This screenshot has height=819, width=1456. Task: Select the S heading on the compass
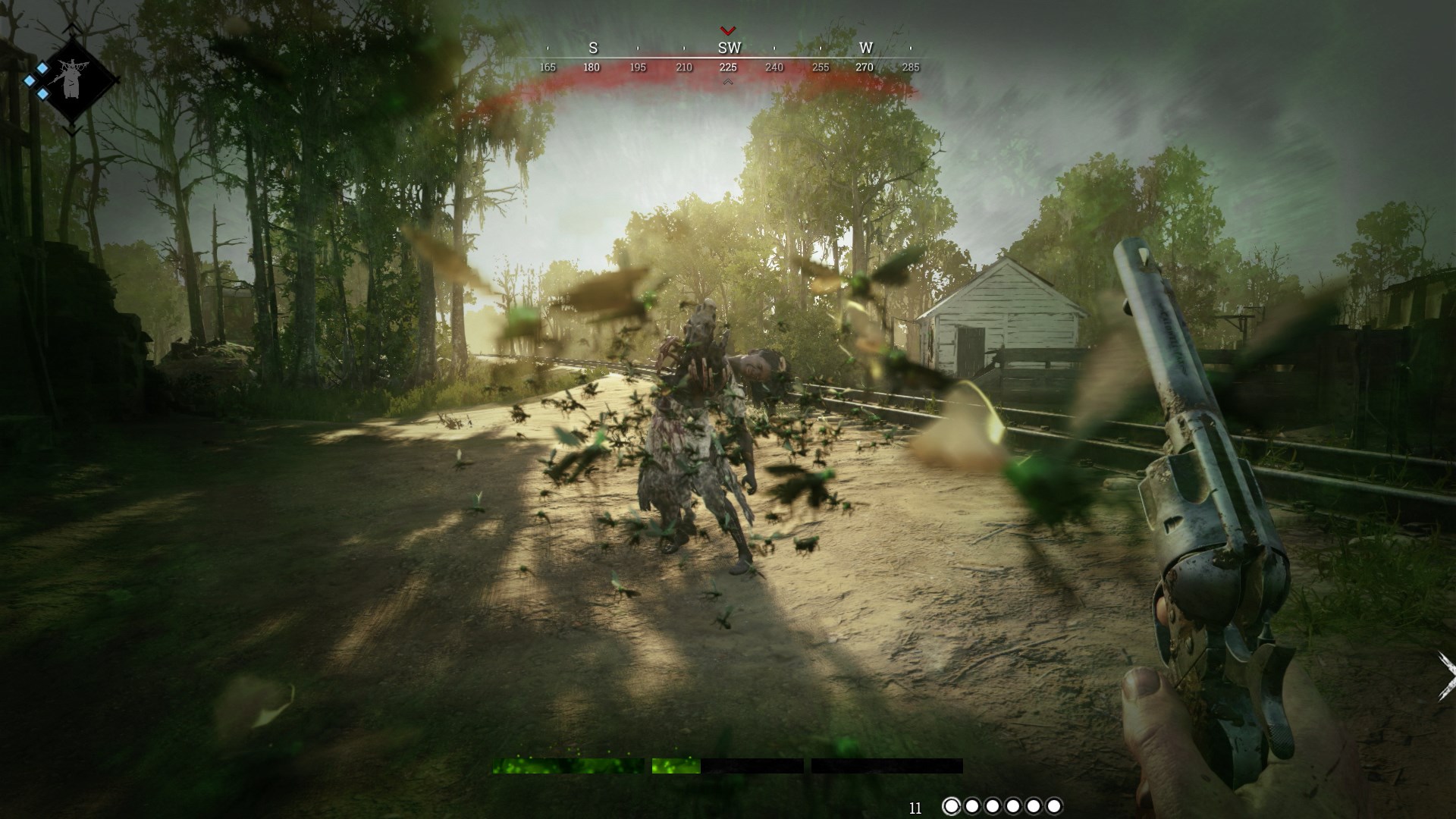(593, 47)
